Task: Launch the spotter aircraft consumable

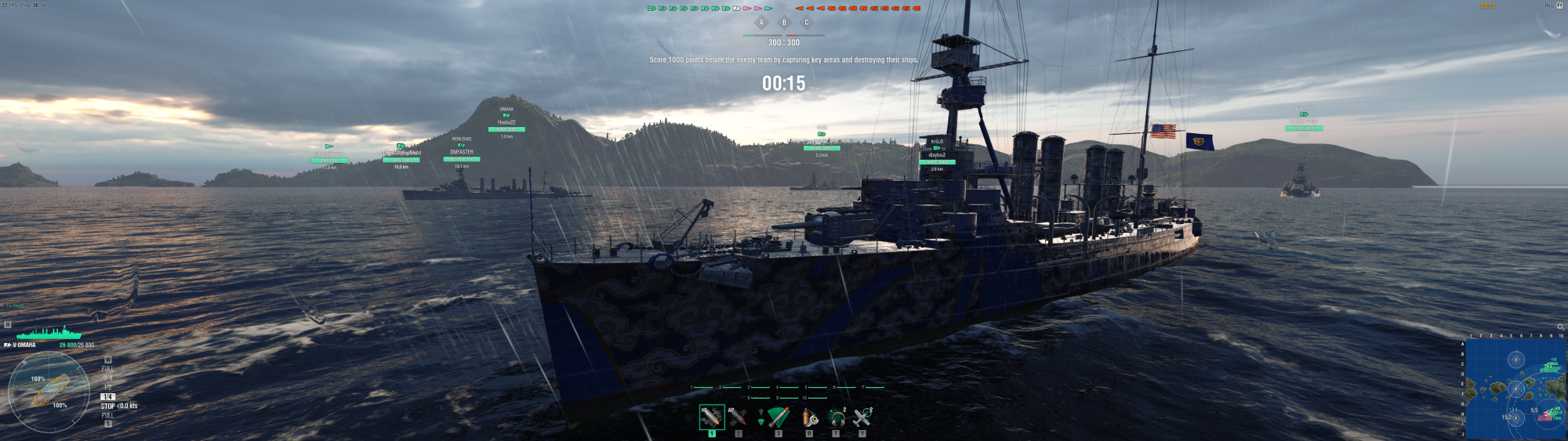Action: coord(862,416)
